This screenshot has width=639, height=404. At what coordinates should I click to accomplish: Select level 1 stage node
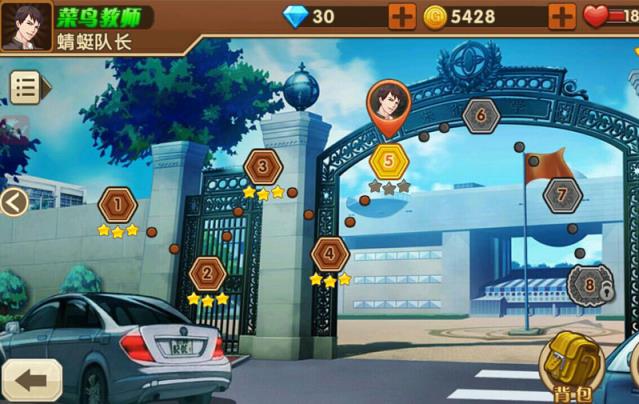click(118, 206)
